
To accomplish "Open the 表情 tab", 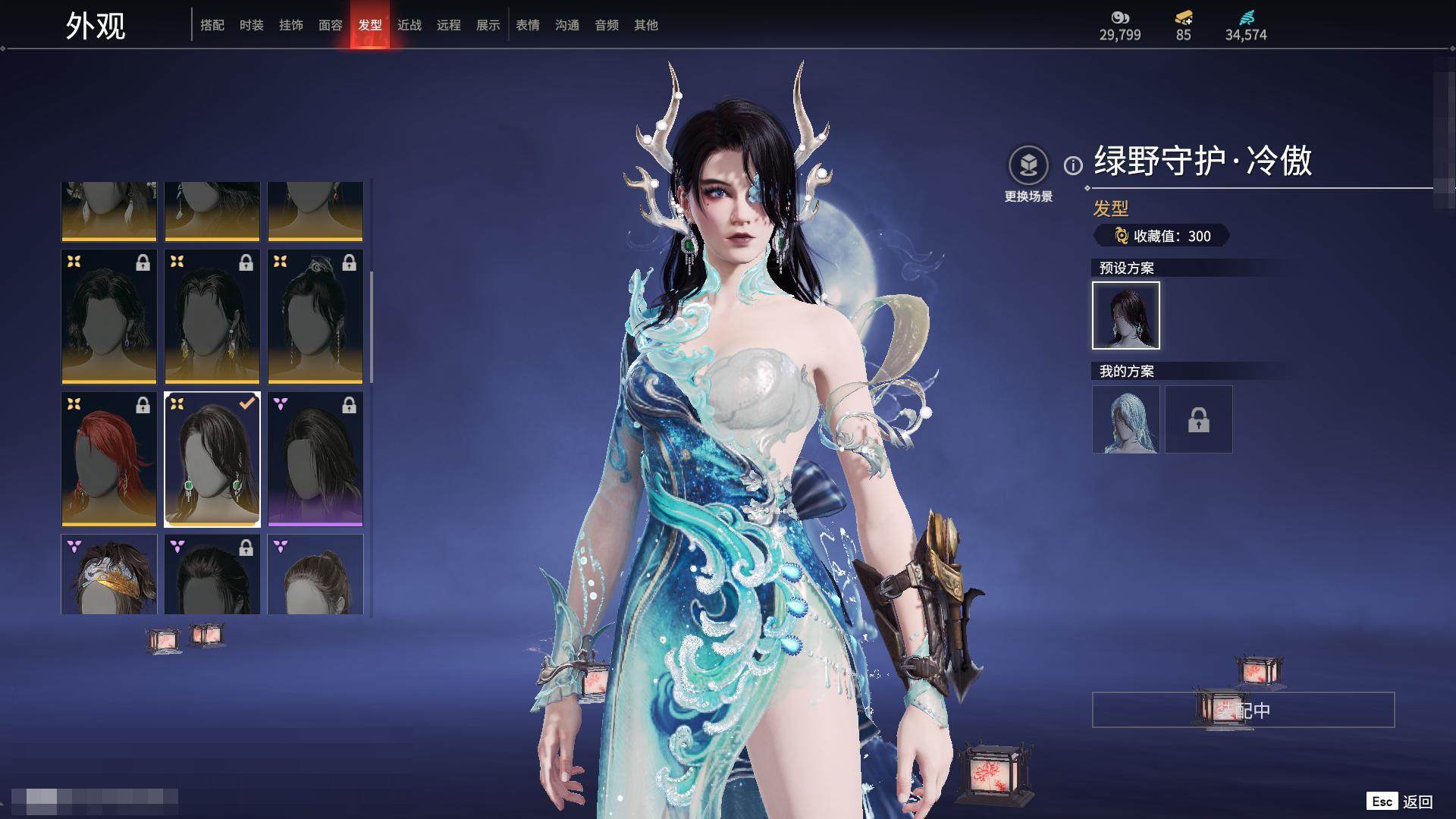I will (x=528, y=25).
